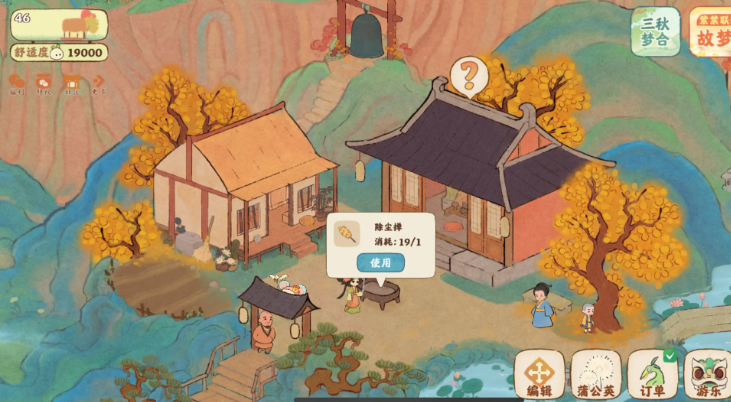The image size is (731, 402).
Task: Tap the question mark bubble above the house
Action: (x=468, y=74)
